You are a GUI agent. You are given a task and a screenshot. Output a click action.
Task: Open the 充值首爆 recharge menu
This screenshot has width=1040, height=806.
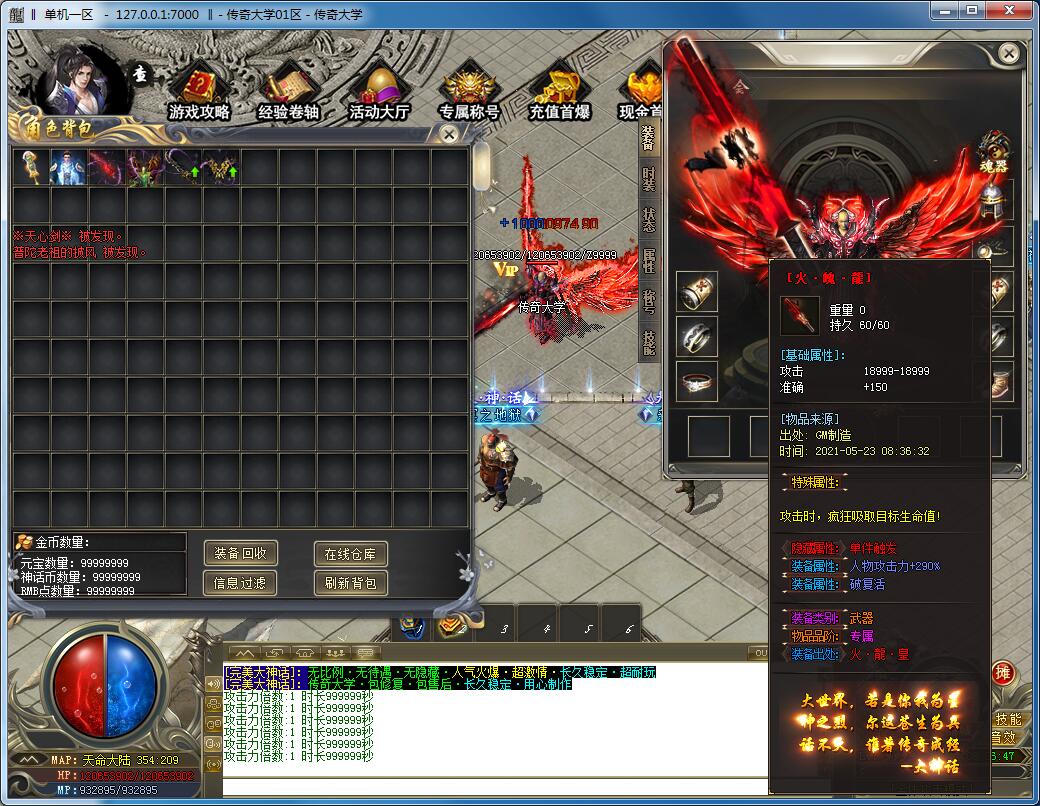pos(559,92)
